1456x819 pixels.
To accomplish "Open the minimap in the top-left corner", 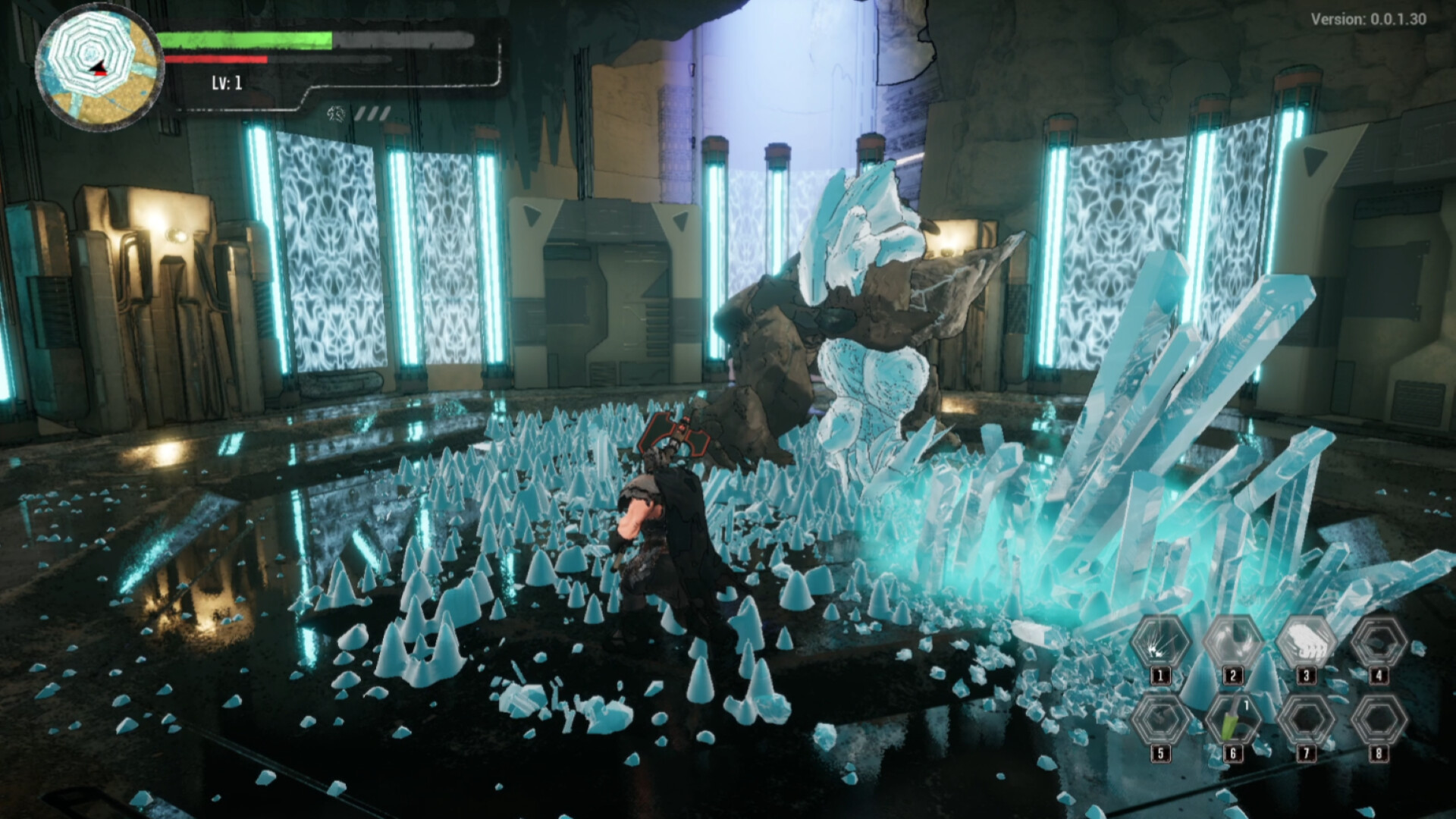I will point(101,64).
